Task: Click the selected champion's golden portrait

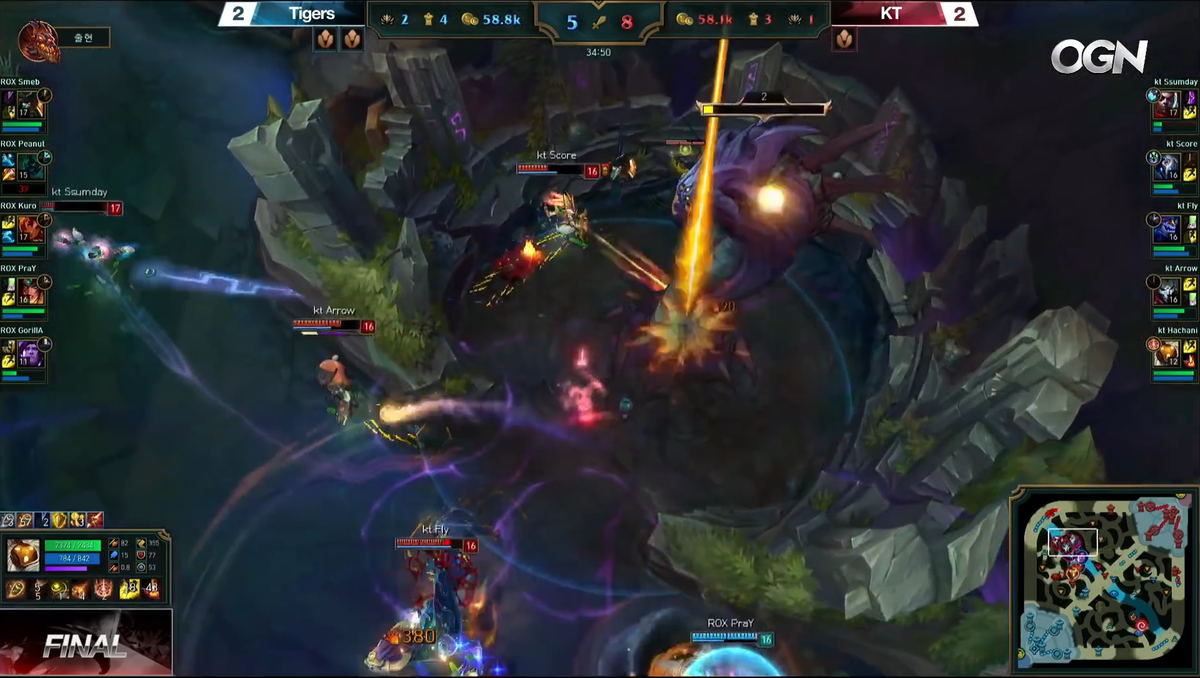Action: (23, 555)
